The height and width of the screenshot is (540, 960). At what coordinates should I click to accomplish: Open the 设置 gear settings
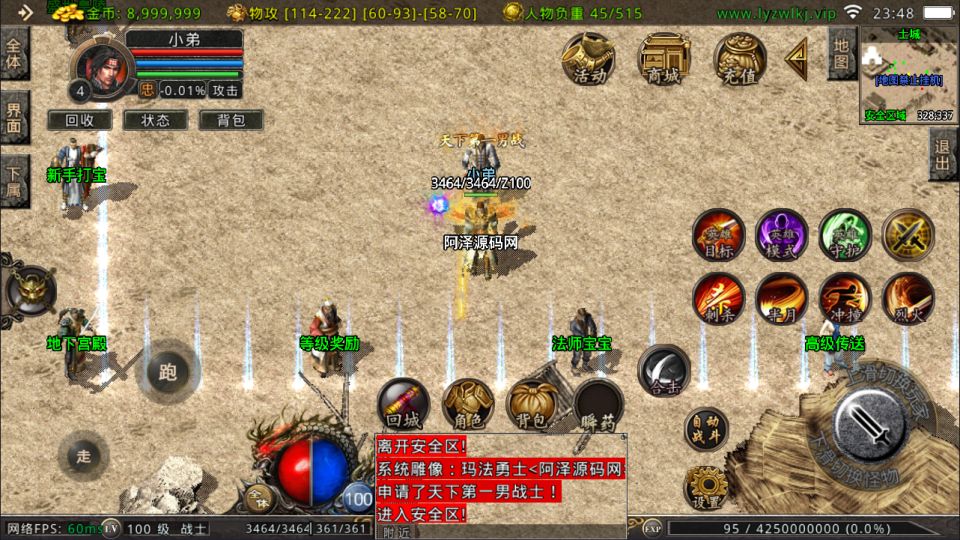point(707,487)
